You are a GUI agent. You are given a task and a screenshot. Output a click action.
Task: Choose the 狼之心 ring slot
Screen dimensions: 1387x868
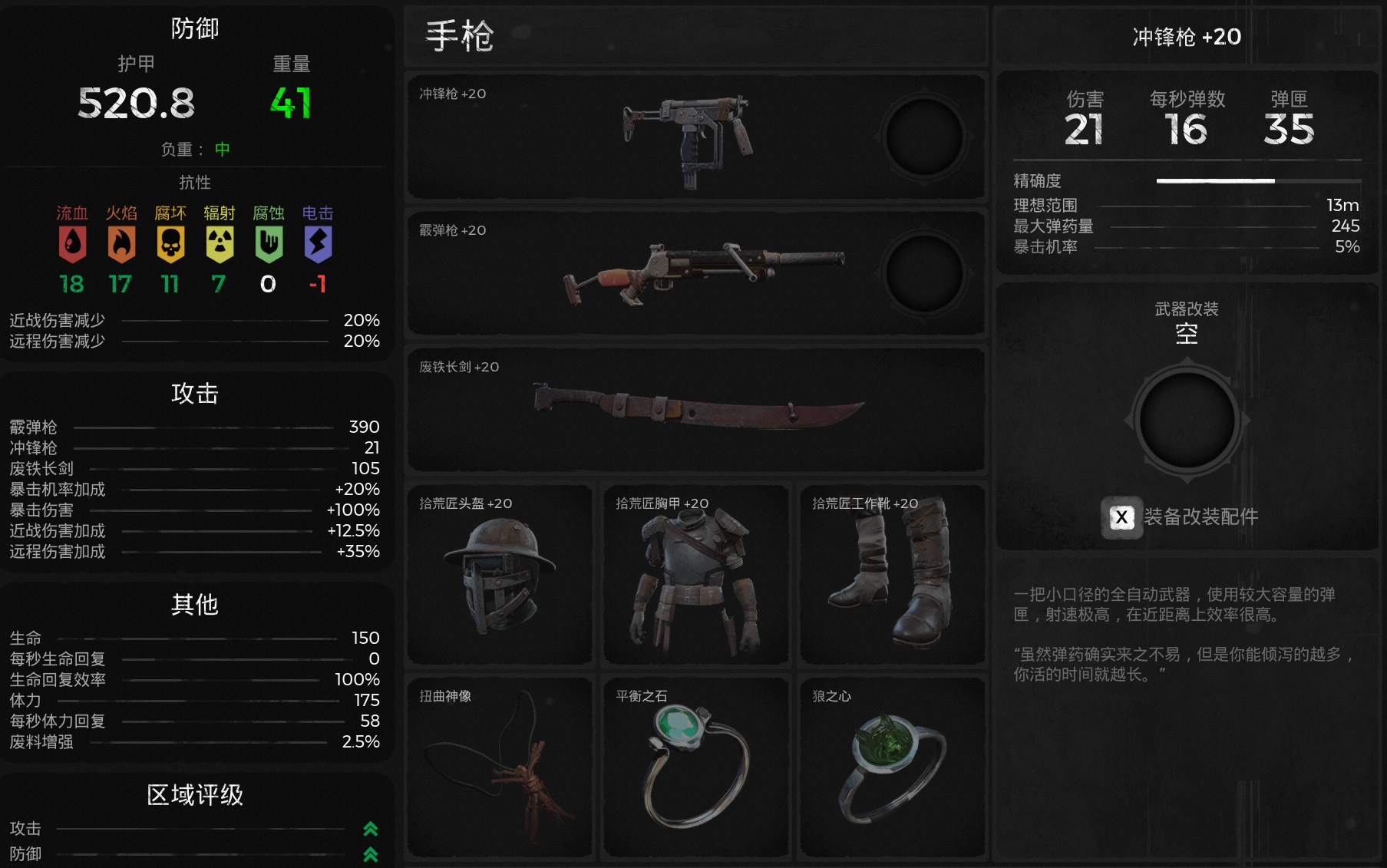click(x=892, y=767)
